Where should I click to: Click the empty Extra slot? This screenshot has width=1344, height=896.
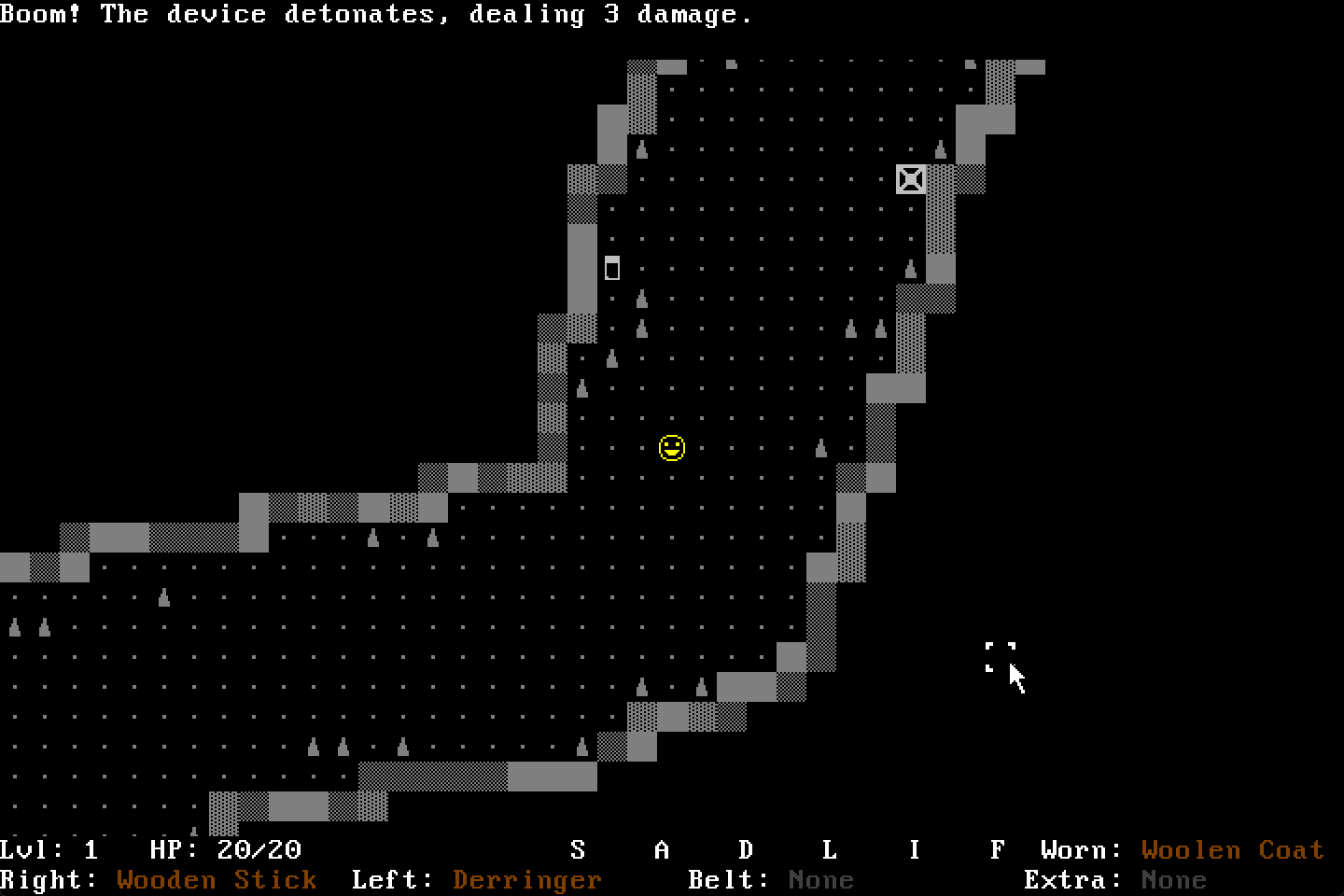[1175, 880]
